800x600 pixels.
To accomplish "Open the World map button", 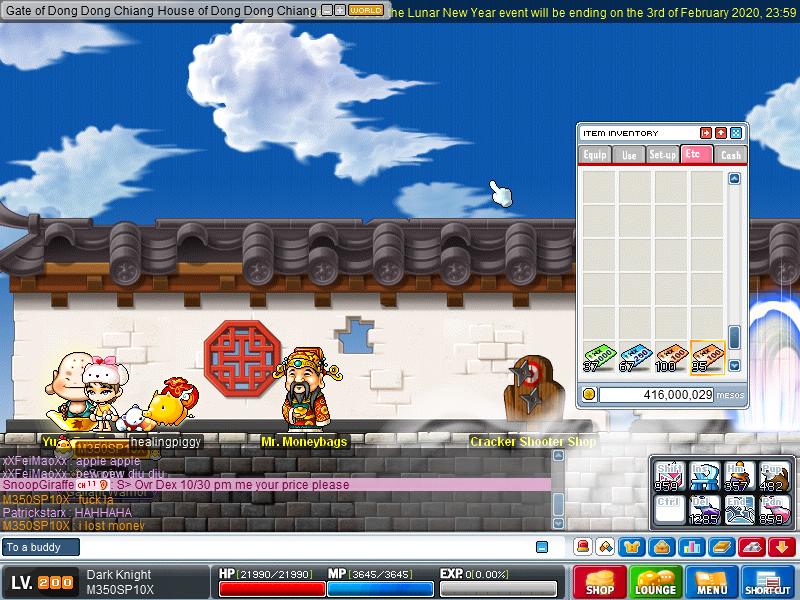I will click(x=365, y=10).
